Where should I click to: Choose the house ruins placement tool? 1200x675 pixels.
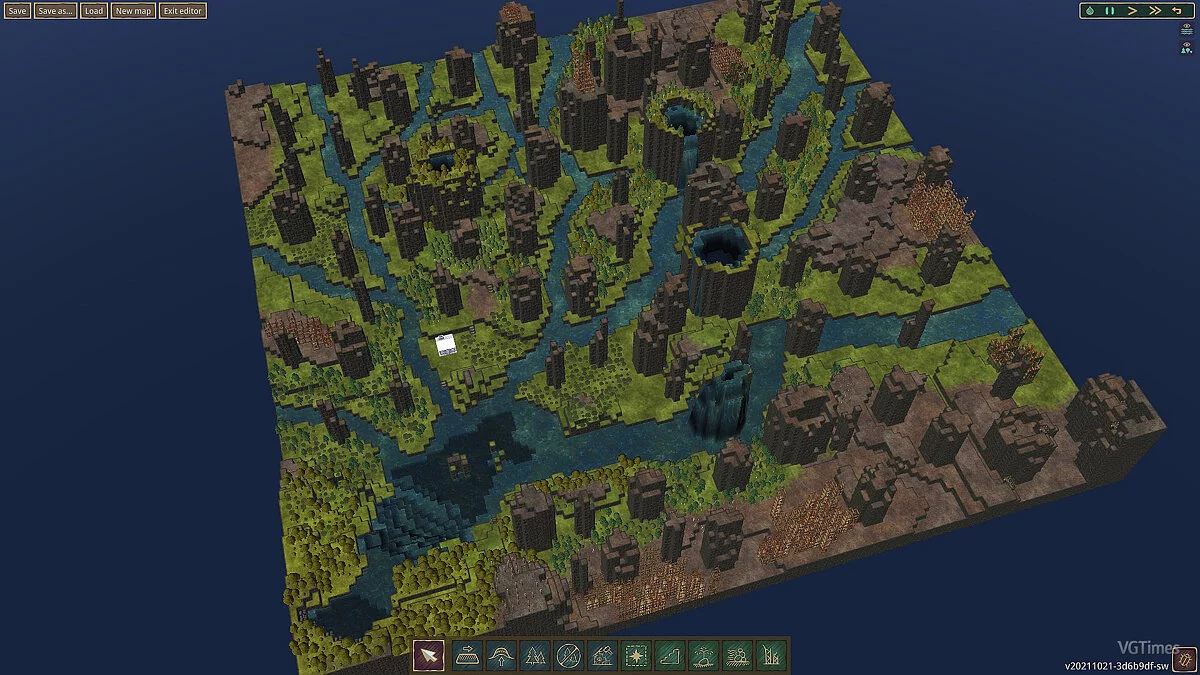(603, 656)
